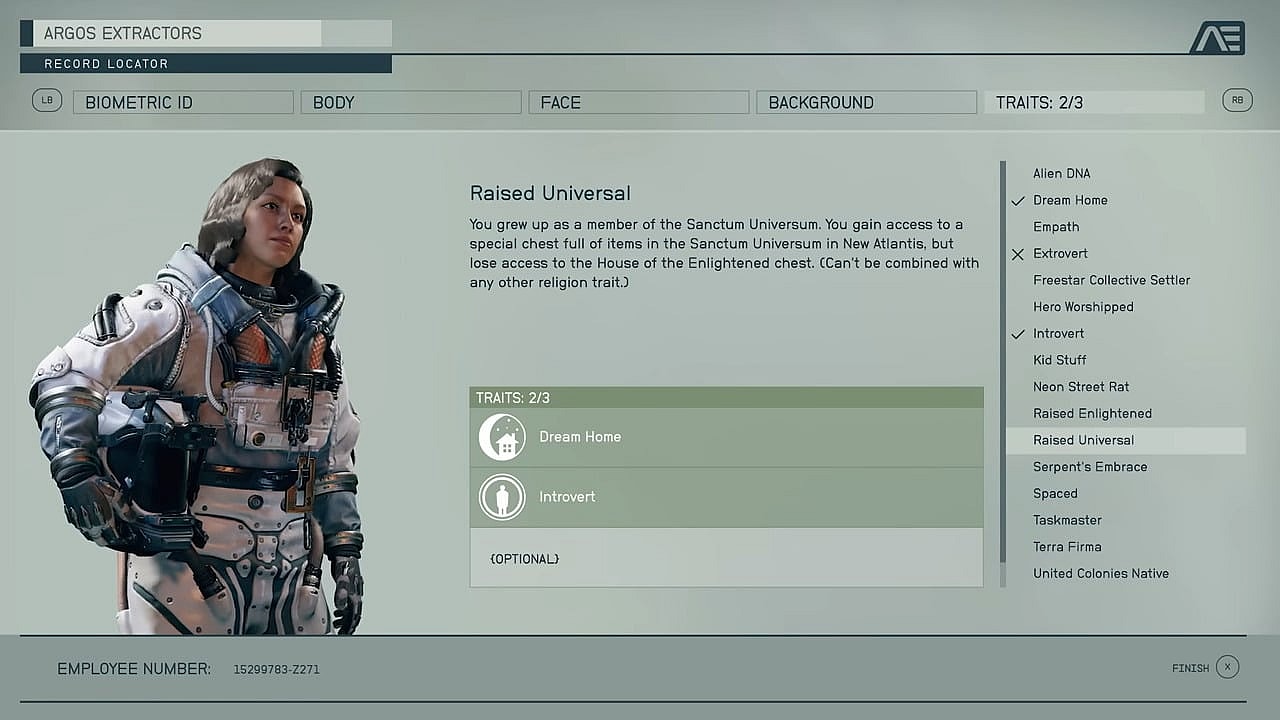Pick the Neon Street Rat trait
The width and height of the screenshot is (1280, 720).
pos(1081,387)
